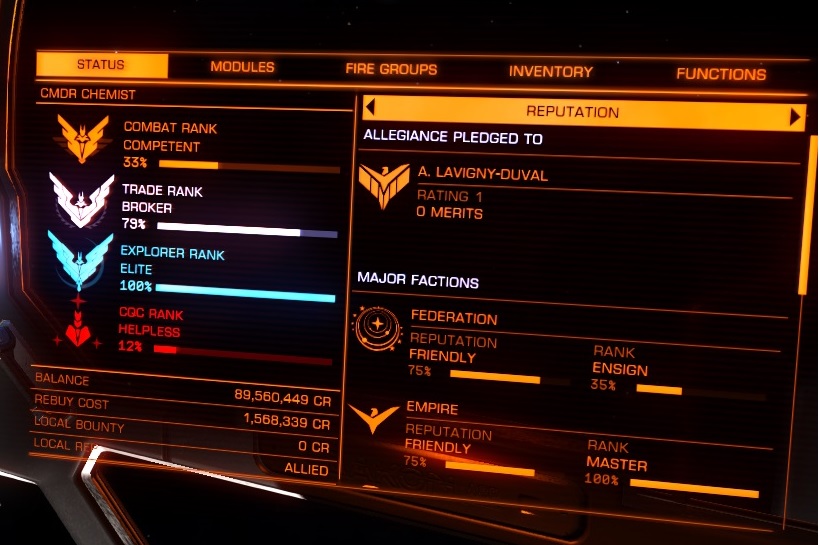Click the left arrow beside Reputation

[x=369, y=109]
